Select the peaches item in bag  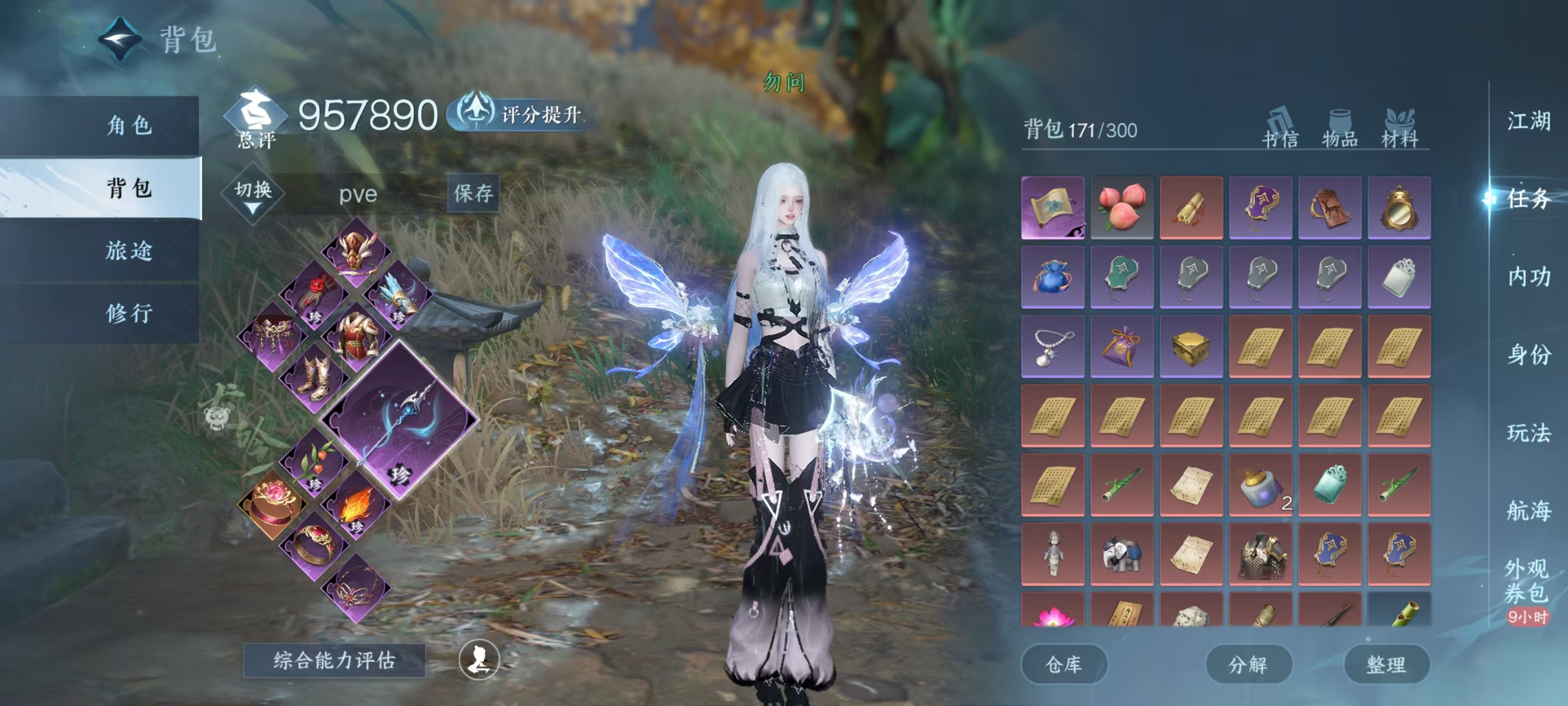click(1121, 208)
